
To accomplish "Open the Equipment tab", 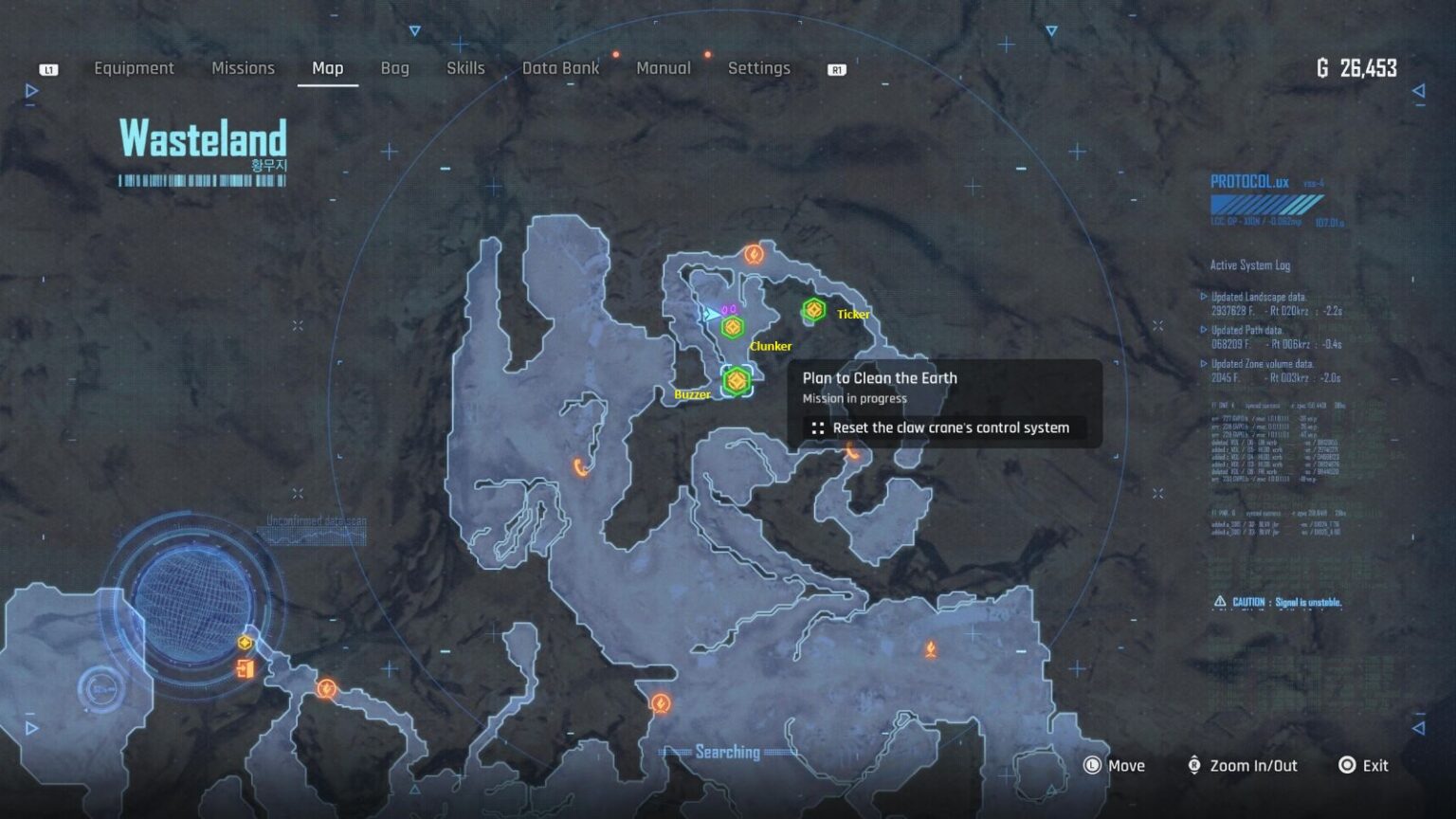I will (x=134, y=68).
